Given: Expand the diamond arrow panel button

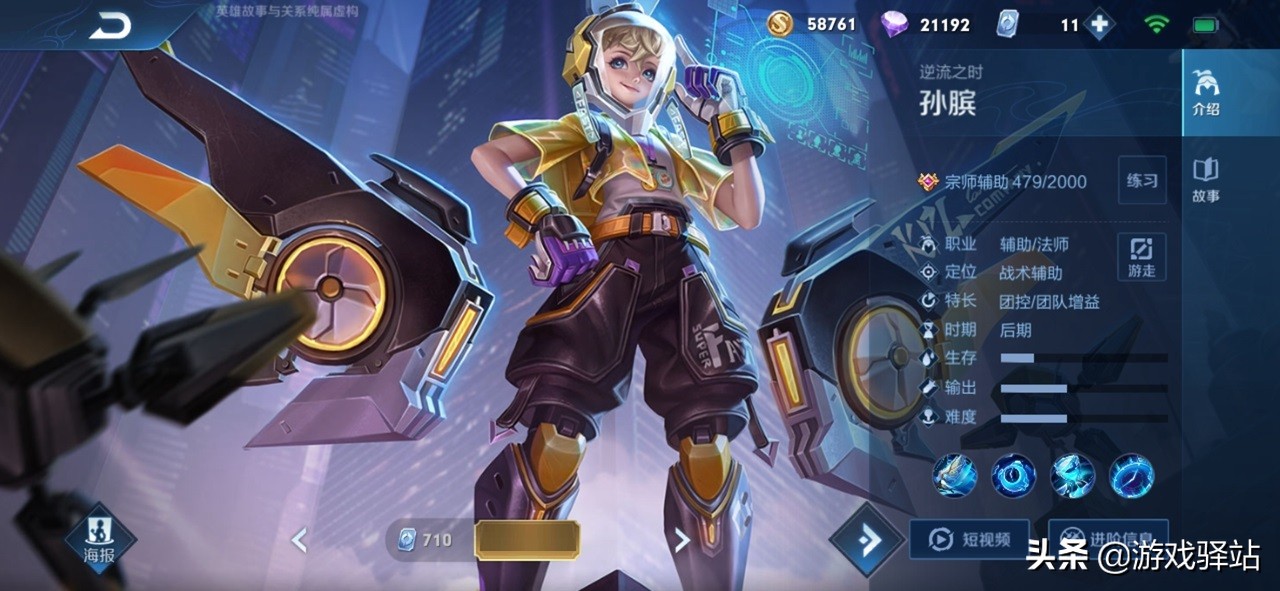Looking at the screenshot, I should tap(866, 540).
